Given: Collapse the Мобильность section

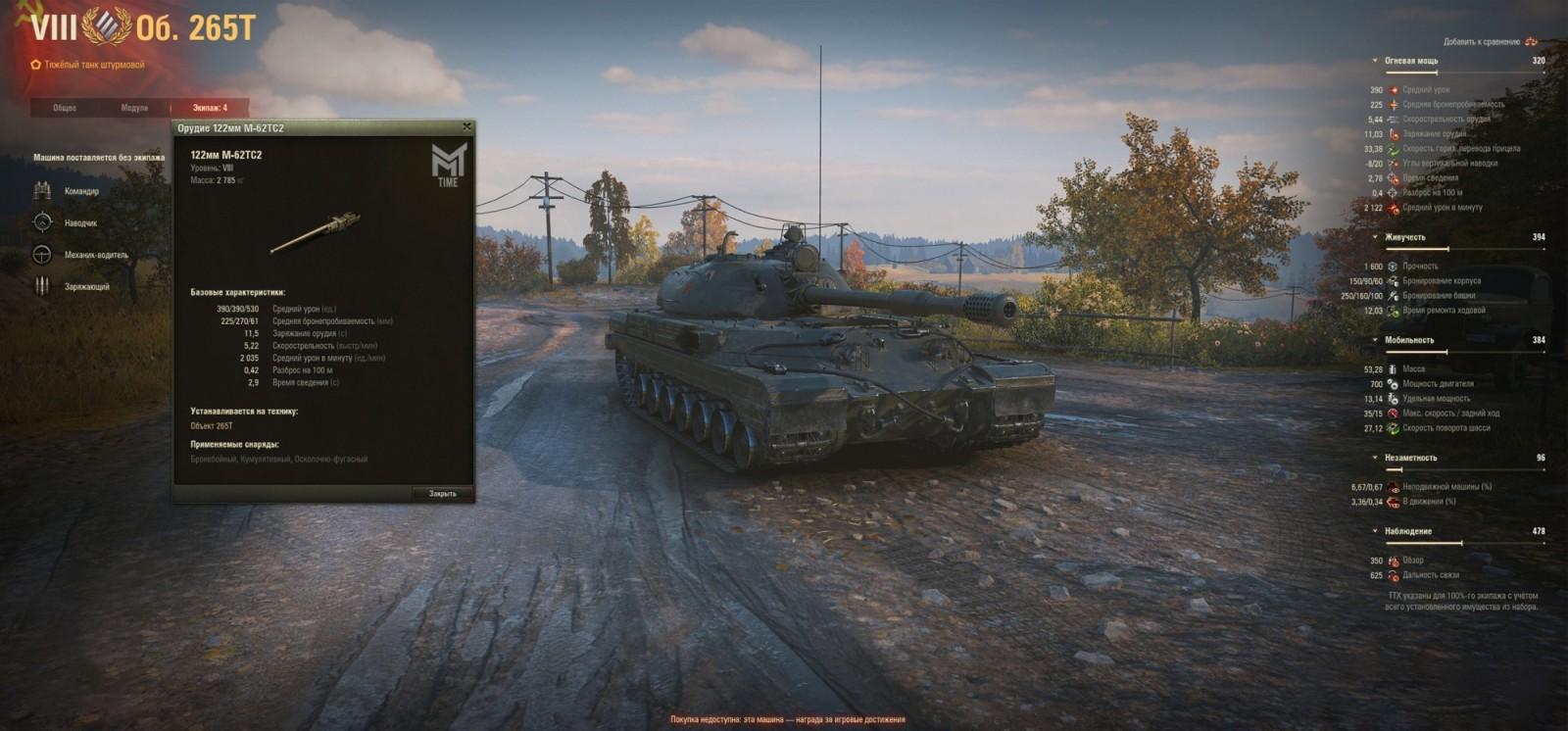Looking at the screenshot, I should point(1376,339).
